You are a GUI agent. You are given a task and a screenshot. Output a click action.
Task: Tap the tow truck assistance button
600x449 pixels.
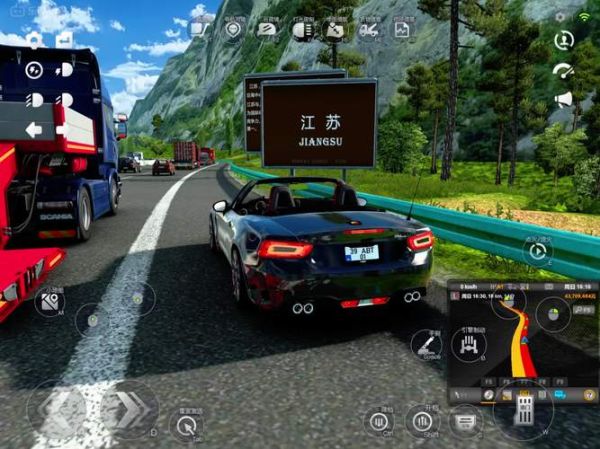pos(369,29)
